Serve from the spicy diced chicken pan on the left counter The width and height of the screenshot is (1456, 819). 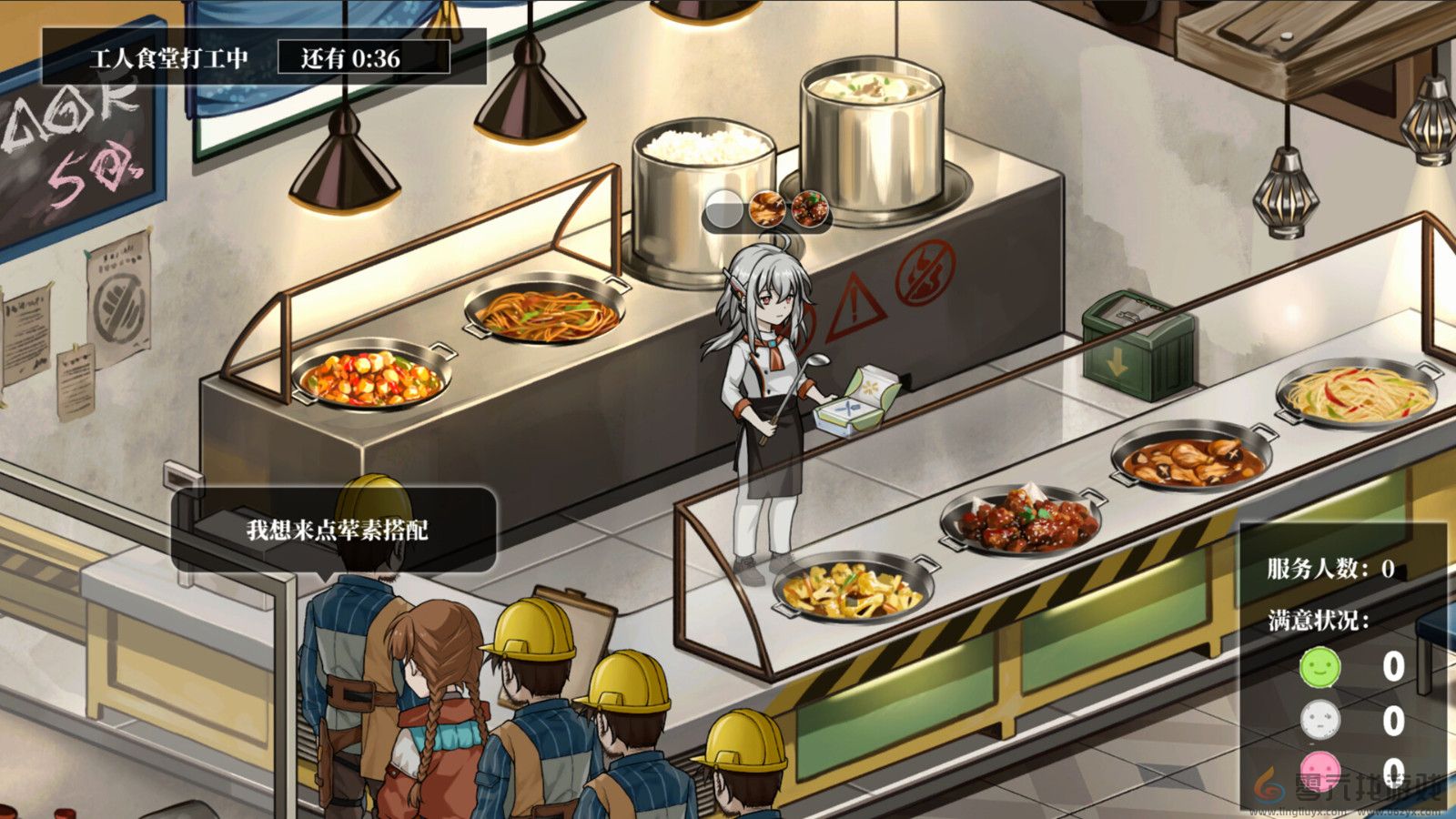(x=373, y=378)
